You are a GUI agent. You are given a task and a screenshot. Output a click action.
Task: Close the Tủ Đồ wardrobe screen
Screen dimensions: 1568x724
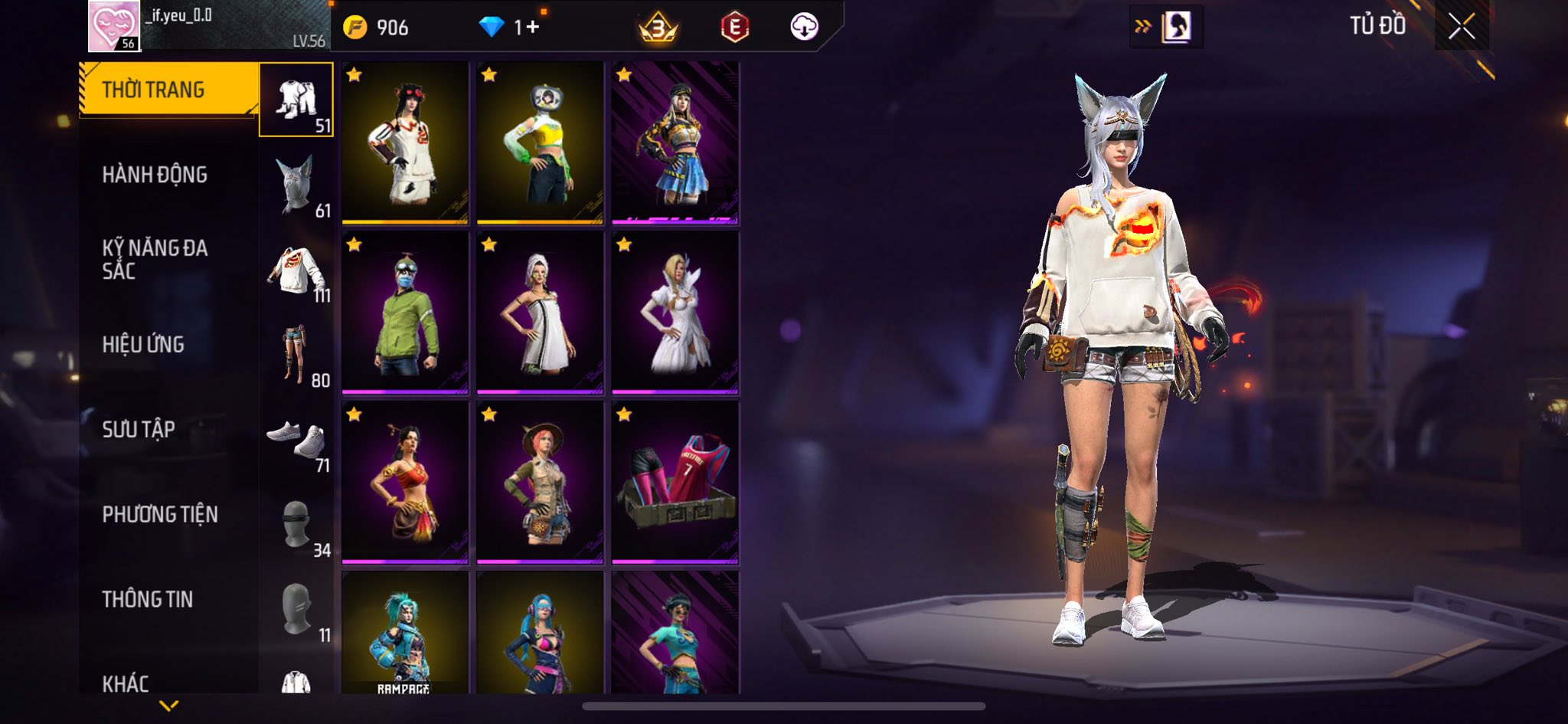1461,27
